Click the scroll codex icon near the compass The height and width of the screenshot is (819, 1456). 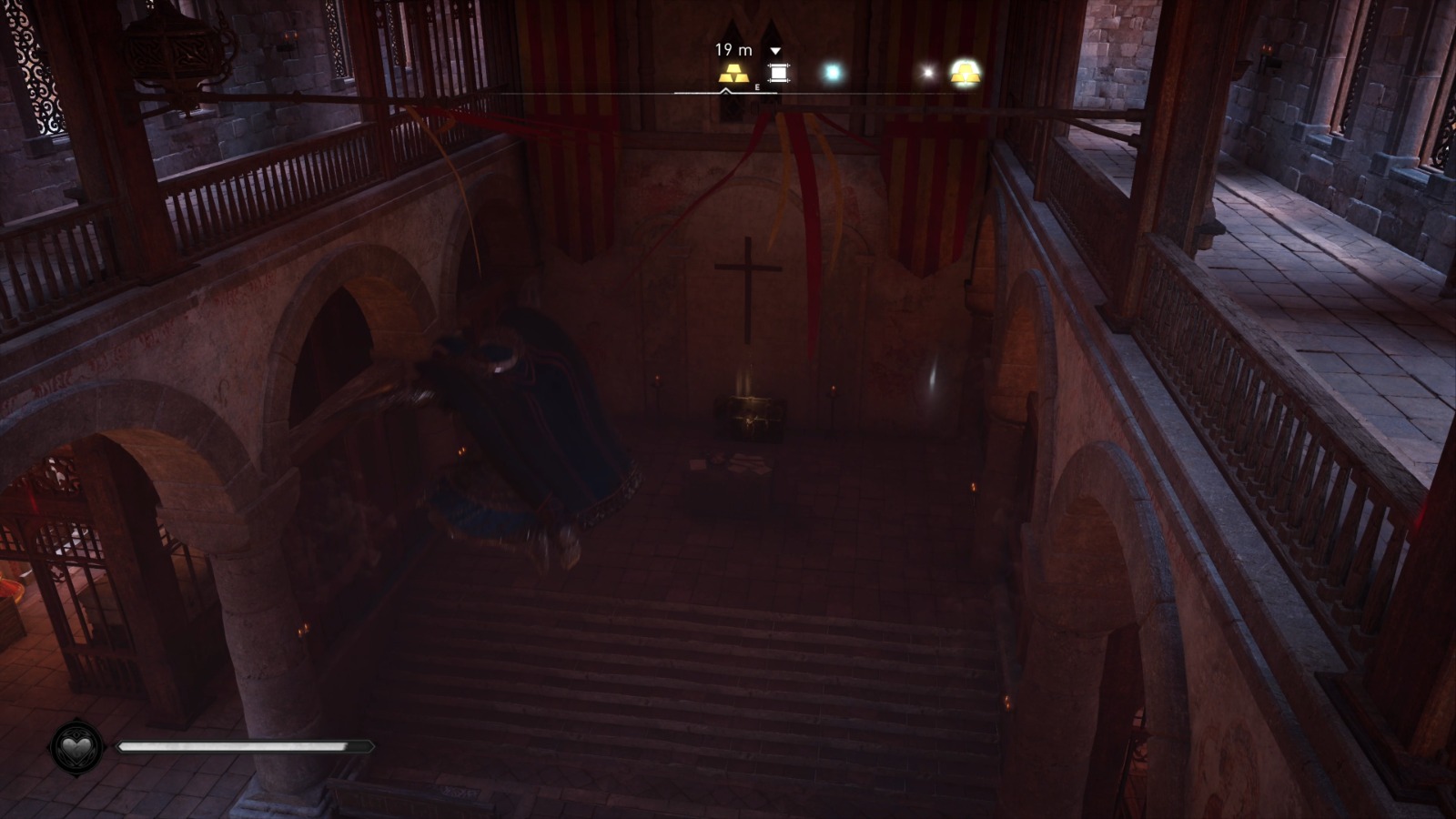[779, 73]
